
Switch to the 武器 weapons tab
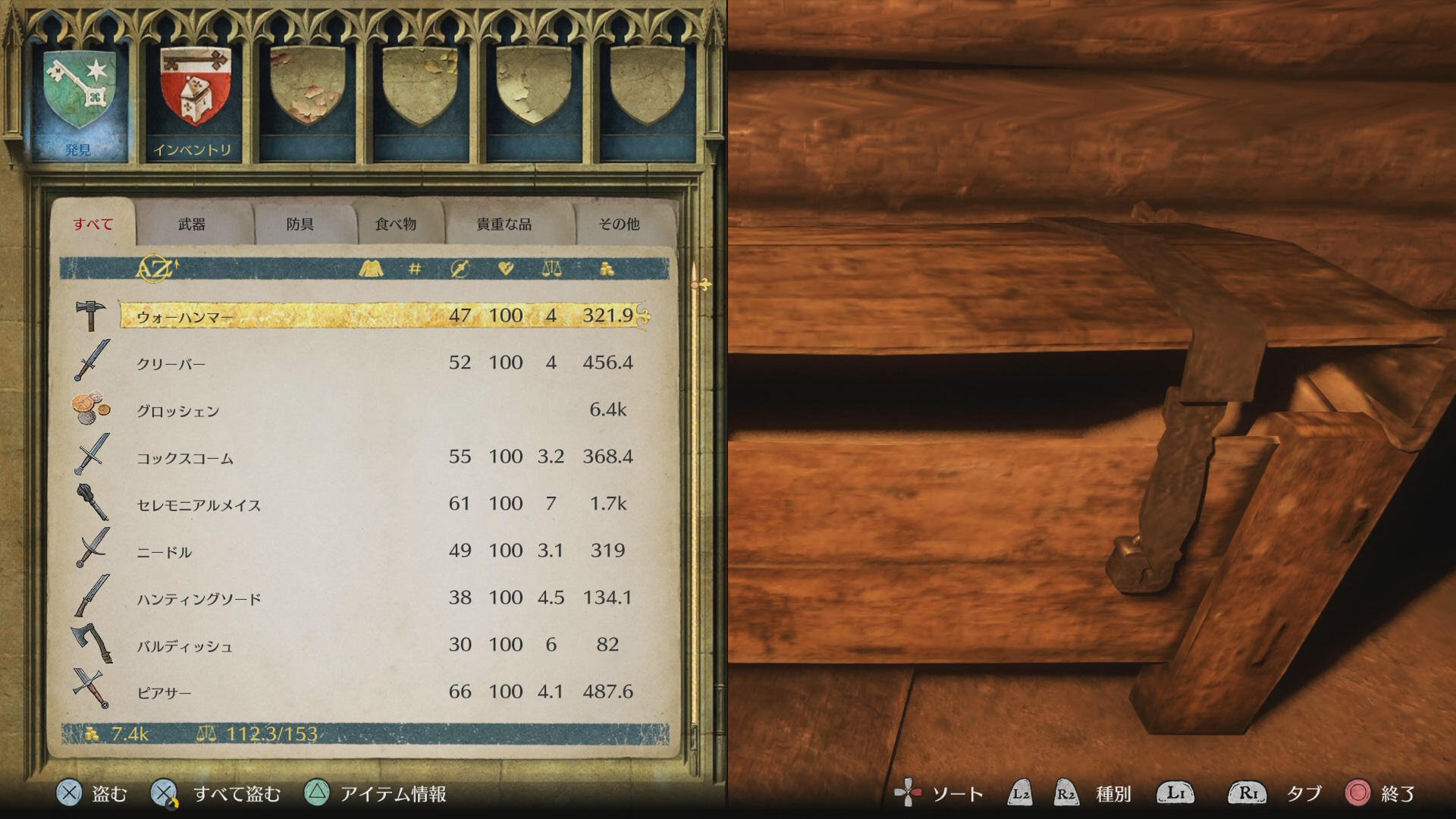click(x=192, y=224)
